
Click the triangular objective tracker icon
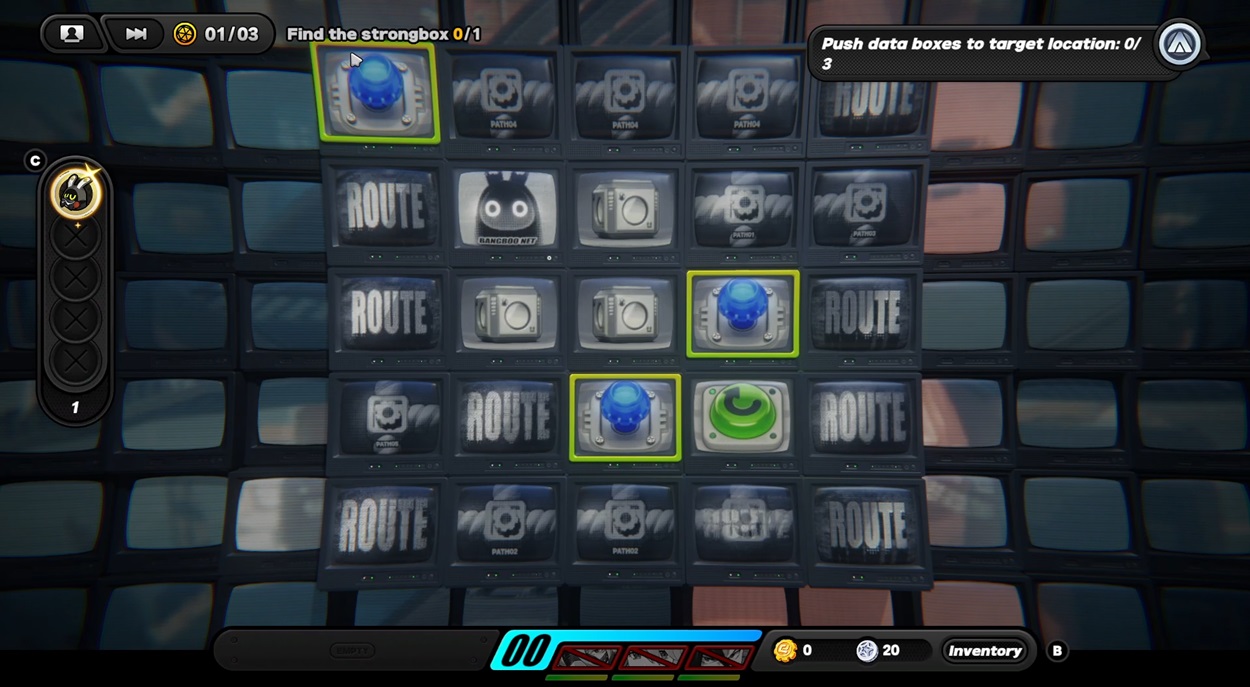point(1180,44)
